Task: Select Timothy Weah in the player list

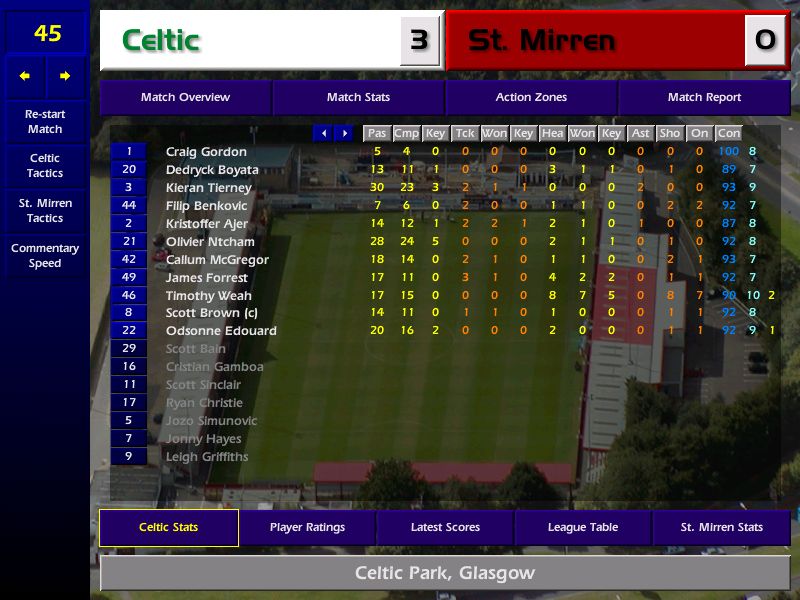Action: point(208,295)
